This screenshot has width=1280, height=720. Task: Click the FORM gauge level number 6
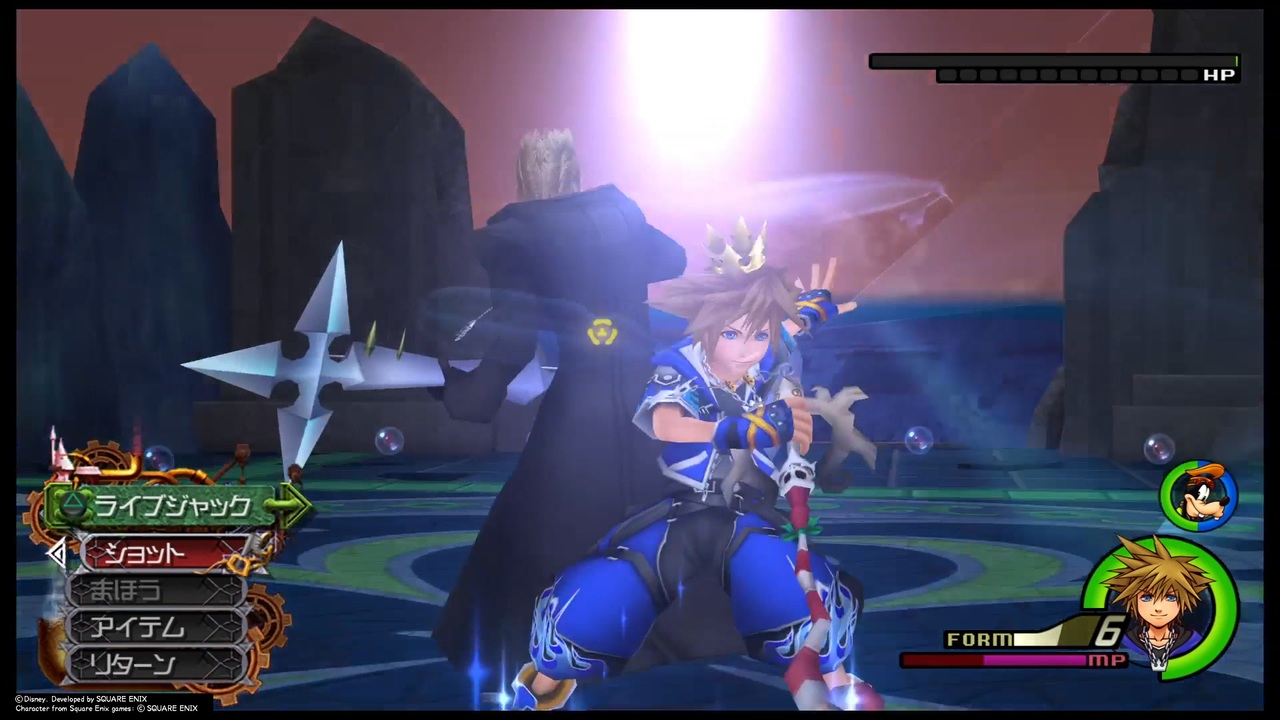coord(1108,631)
